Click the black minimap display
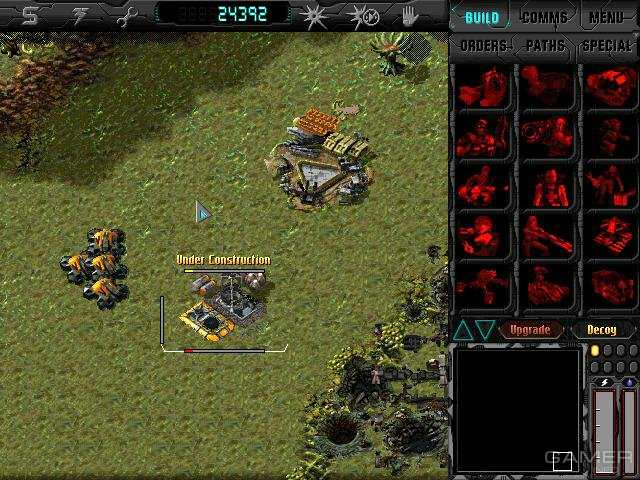 517,408
